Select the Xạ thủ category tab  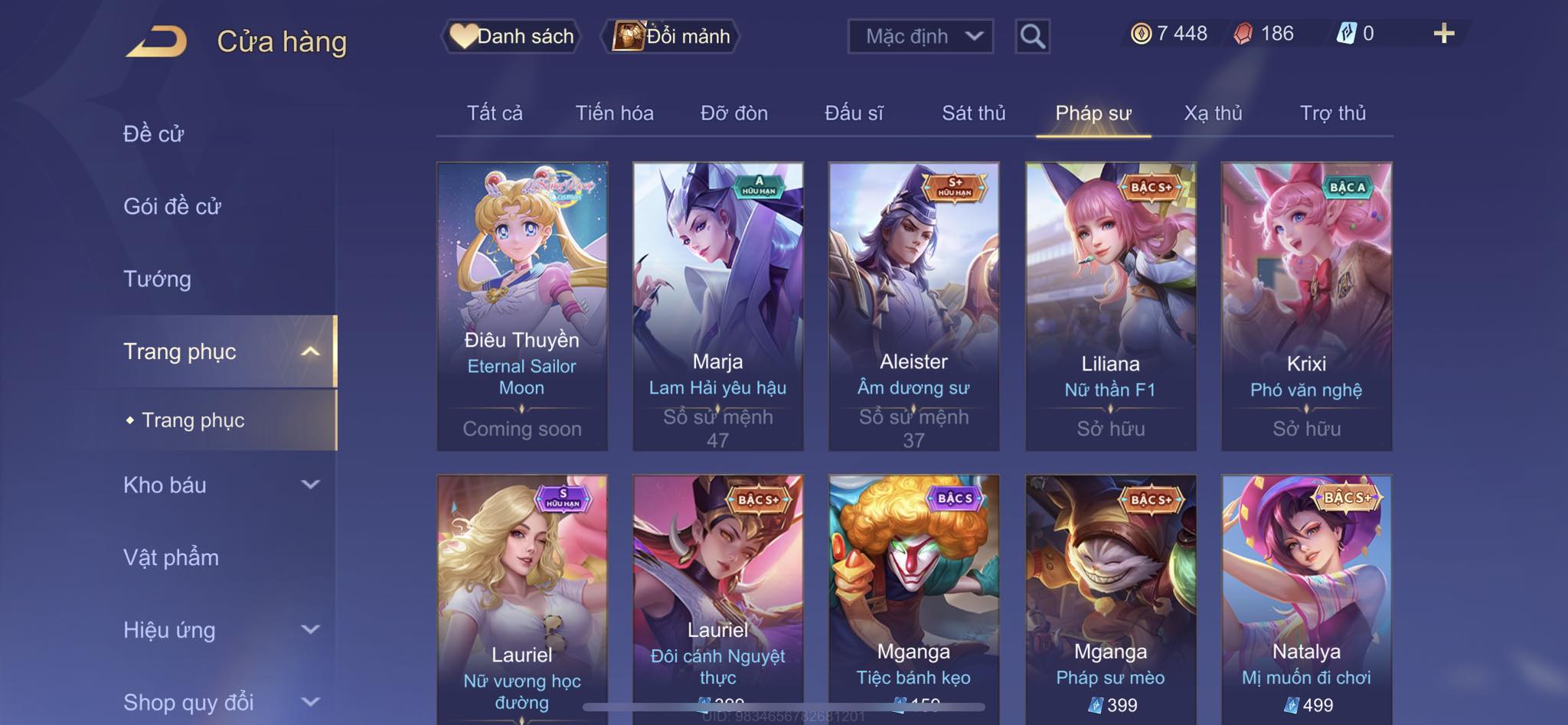click(x=1213, y=113)
